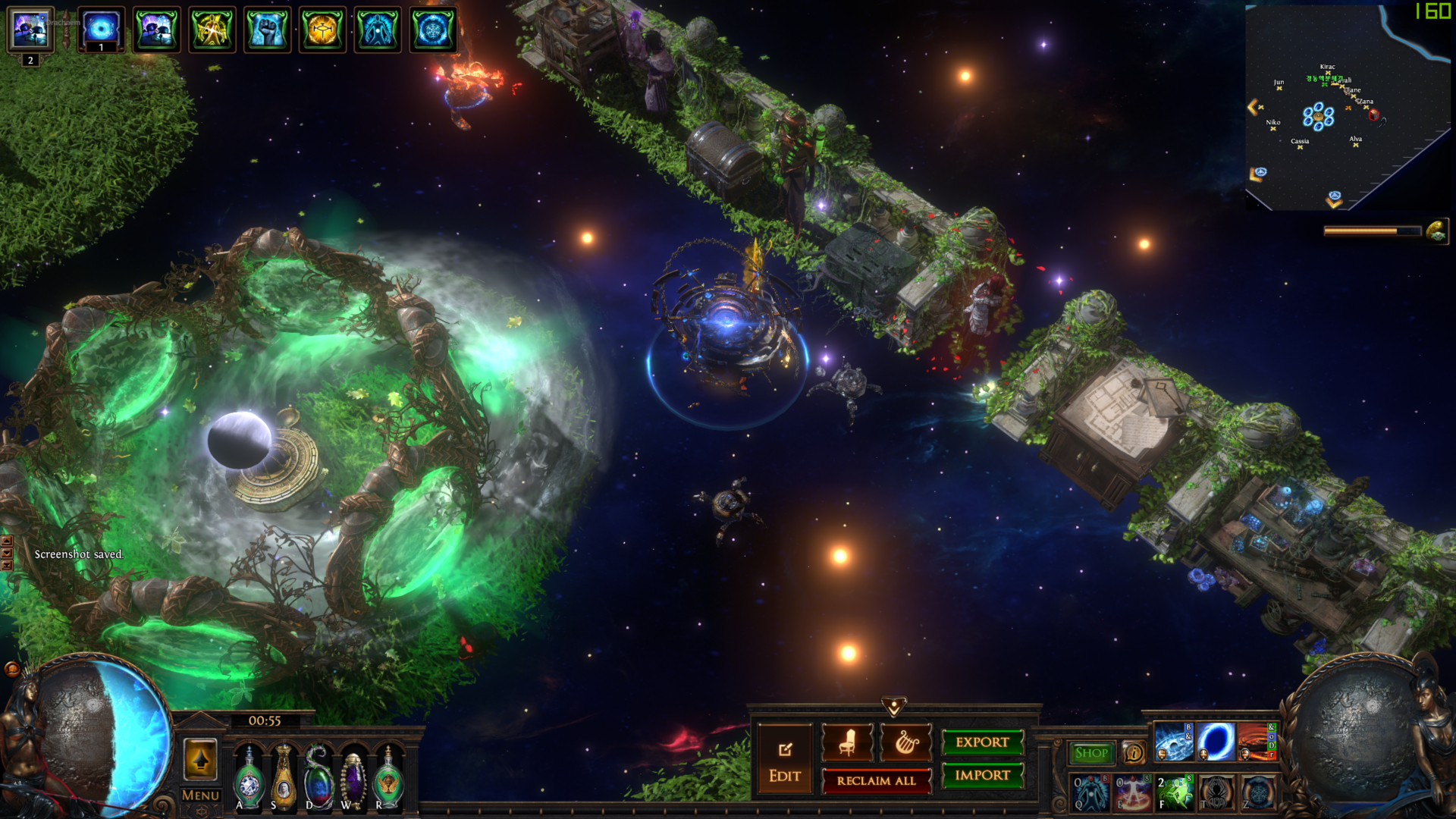Use the golden flask bound to S
Screen dimensions: 1456x819
(x=284, y=778)
